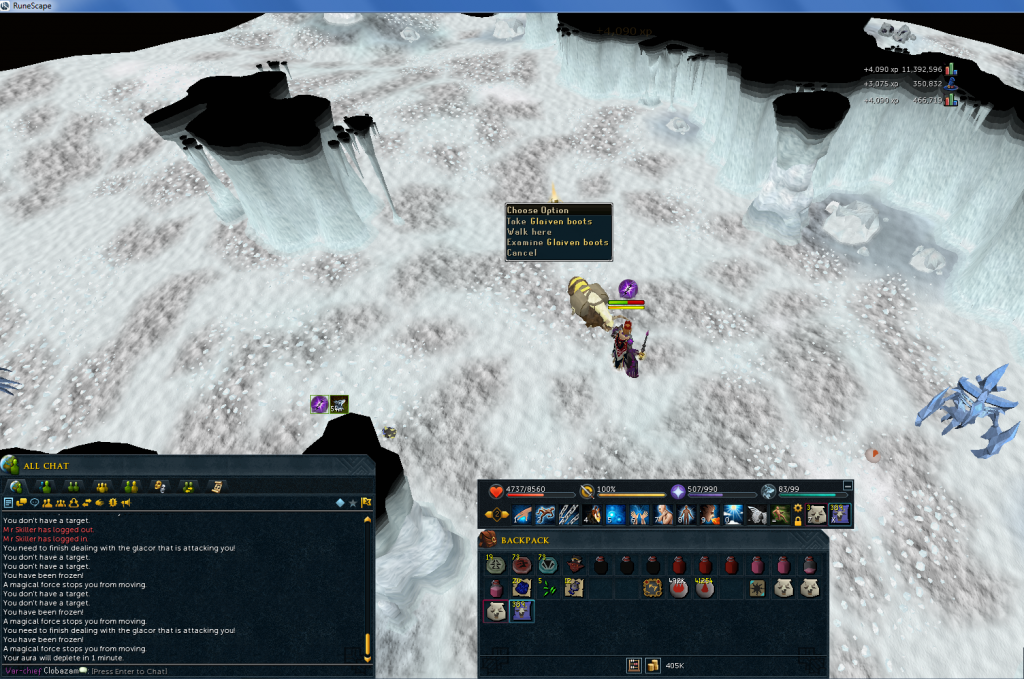Cancel the Choose Option menu
The width and height of the screenshot is (1024, 679).
(x=522, y=253)
